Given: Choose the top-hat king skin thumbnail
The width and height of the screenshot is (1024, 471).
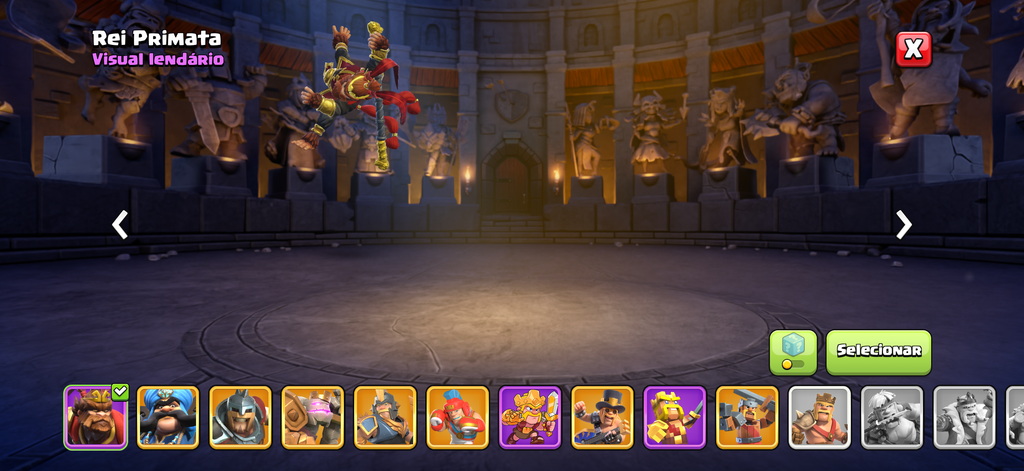Looking at the screenshot, I should pos(602,417).
